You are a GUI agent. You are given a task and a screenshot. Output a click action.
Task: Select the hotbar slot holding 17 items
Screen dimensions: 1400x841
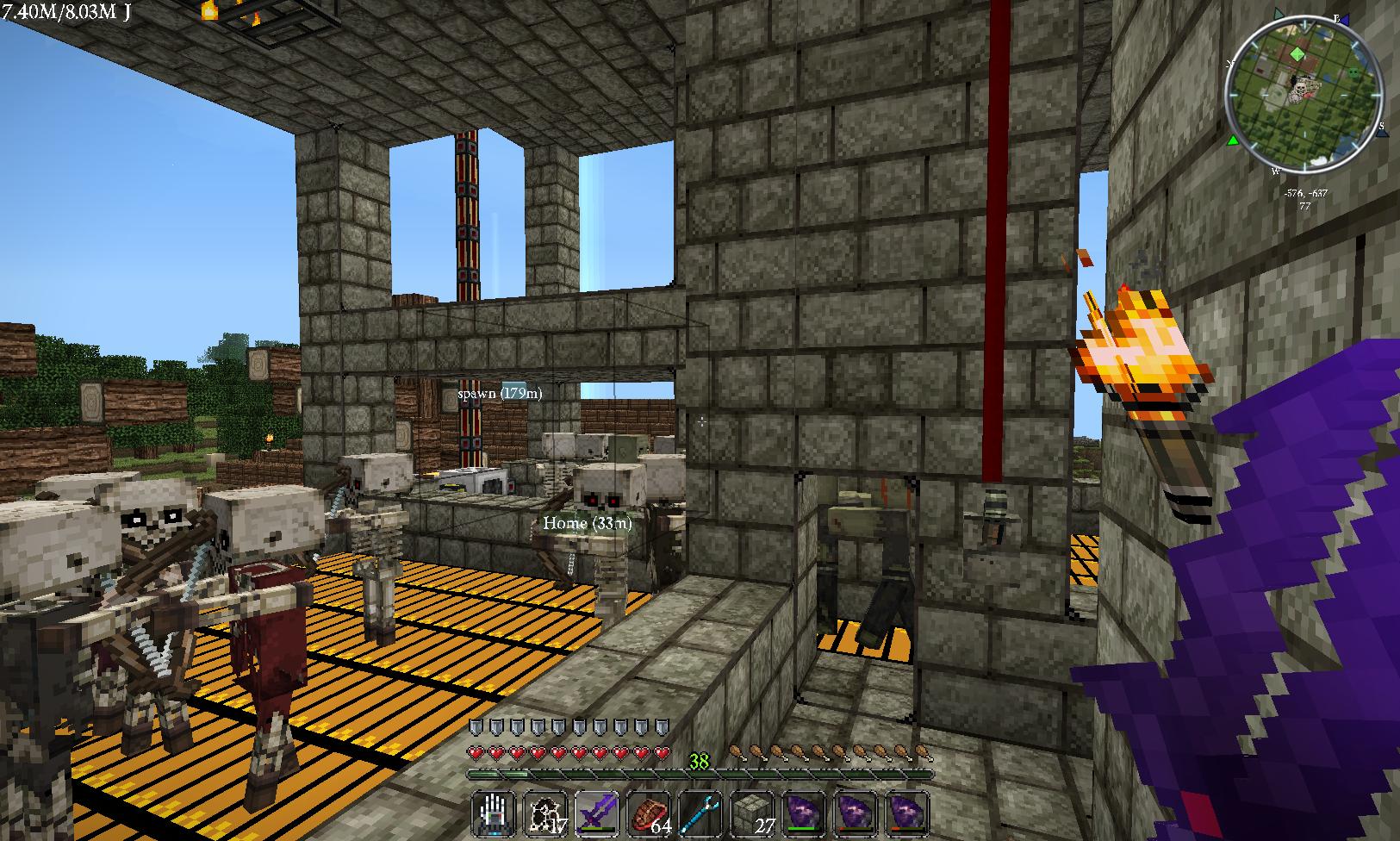pyautogui.click(x=545, y=814)
